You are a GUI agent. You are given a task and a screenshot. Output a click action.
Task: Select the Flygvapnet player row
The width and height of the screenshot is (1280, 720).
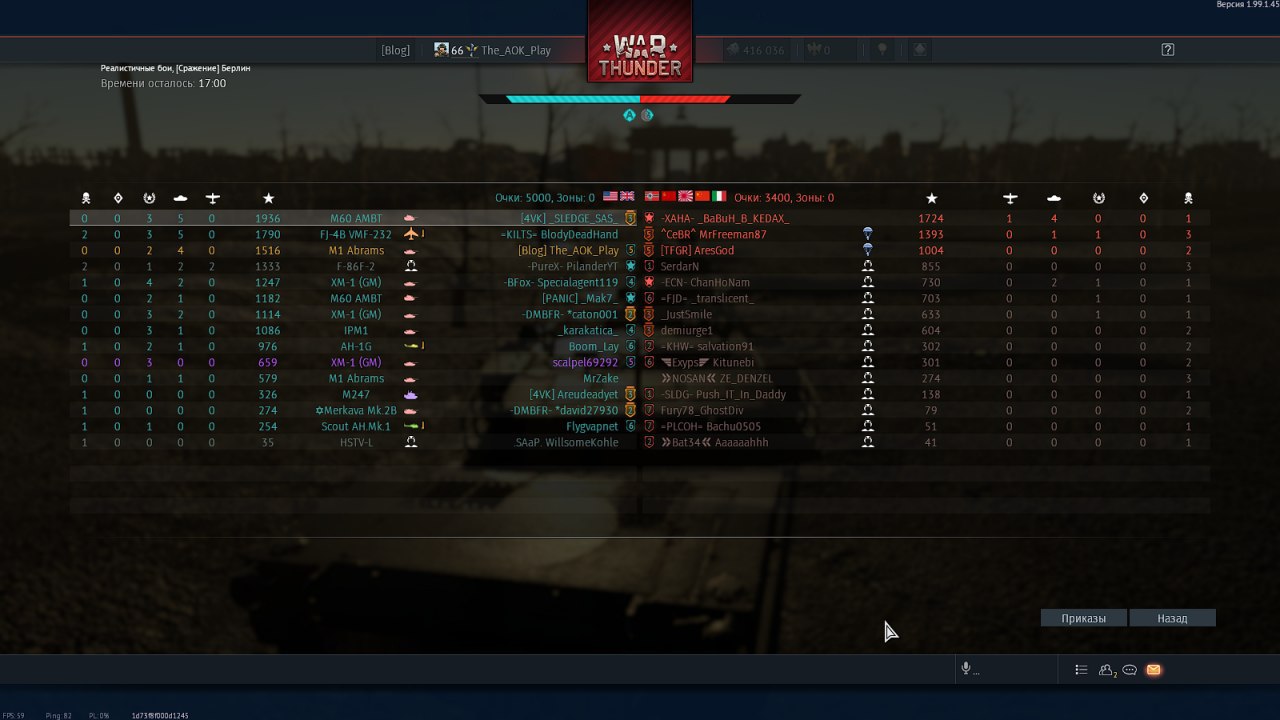point(592,426)
